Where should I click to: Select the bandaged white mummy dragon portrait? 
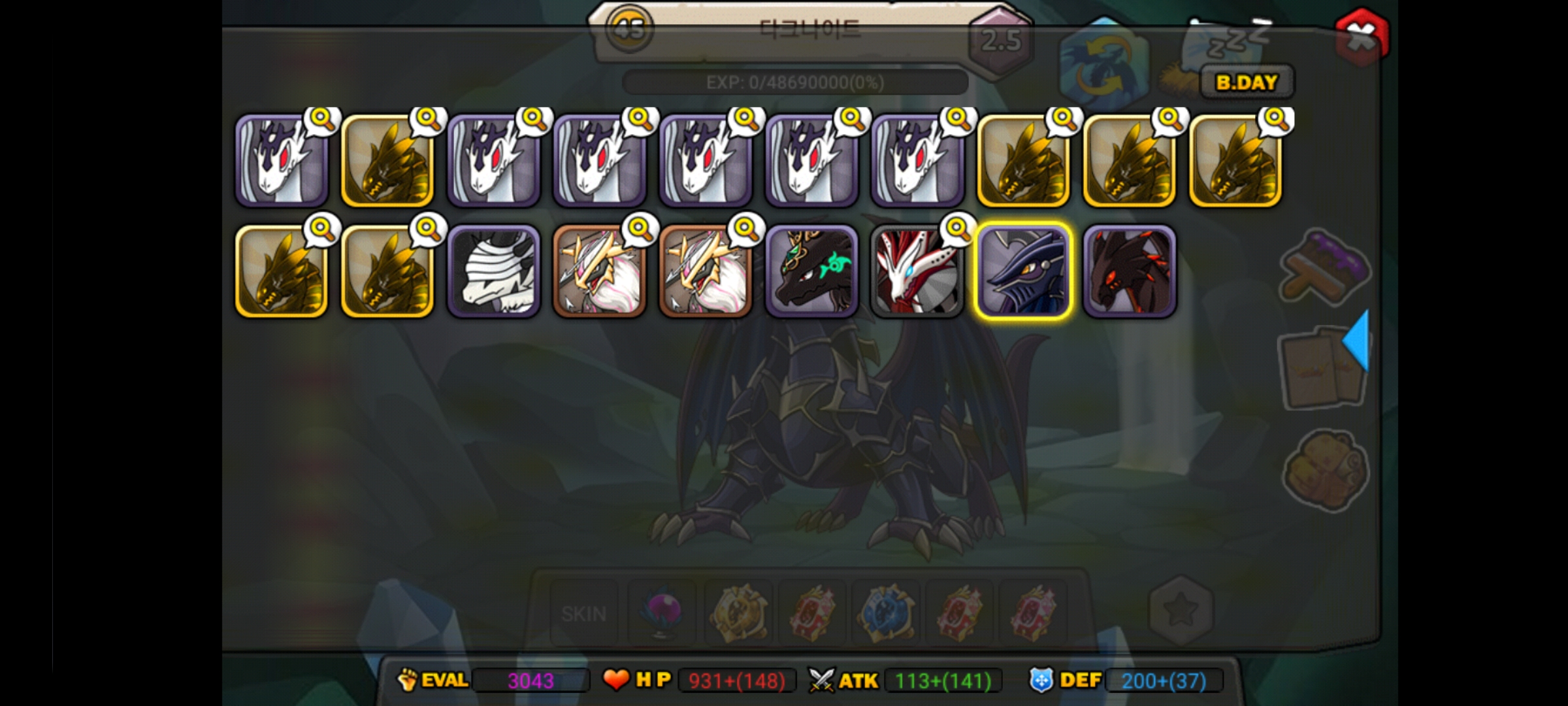click(x=494, y=271)
